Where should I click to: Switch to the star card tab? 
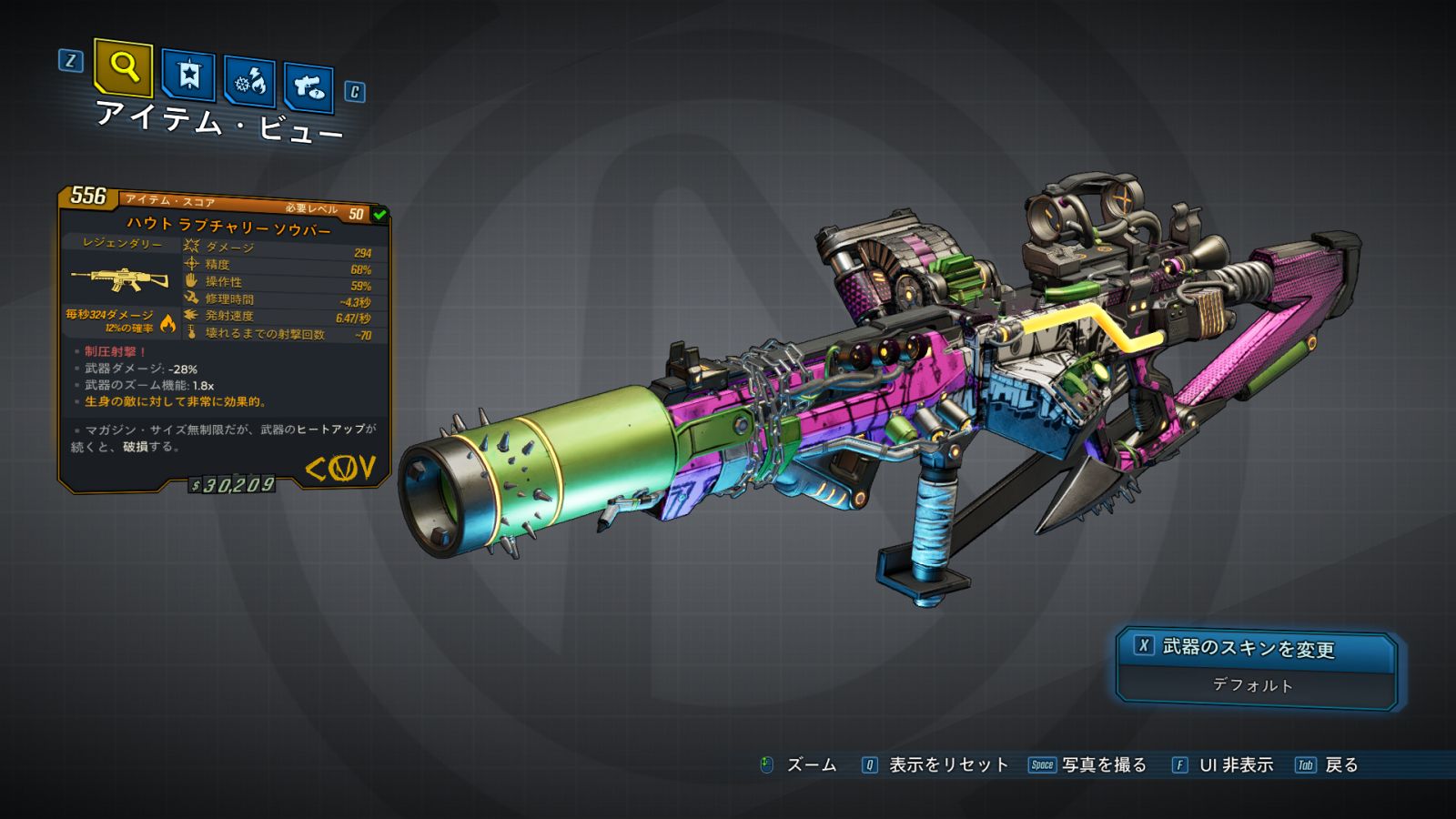point(188,76)
